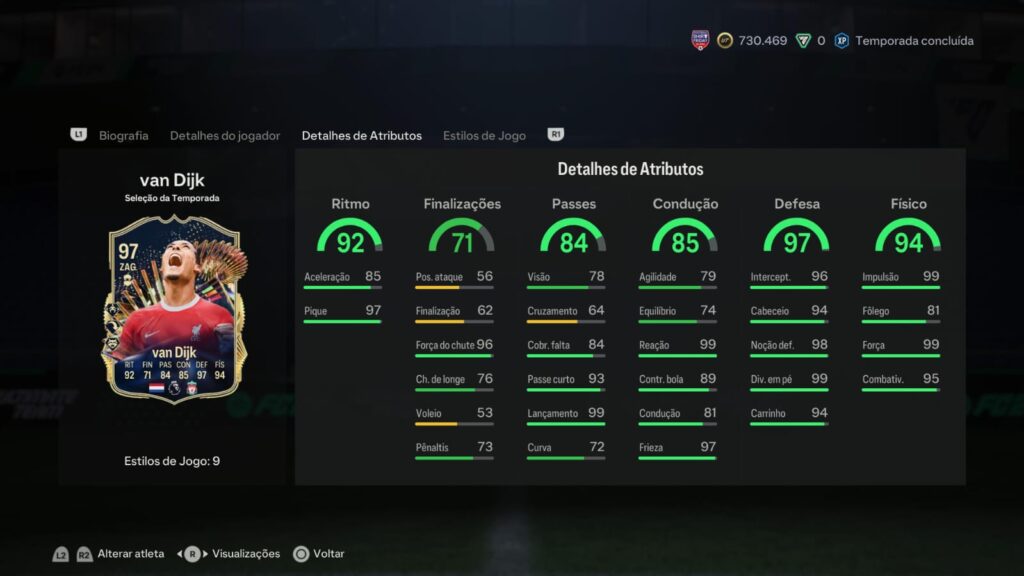The image size is (1024, 576).
Task: Open the Detalhes do jogador tab
Action: click(x=225, y=135)
